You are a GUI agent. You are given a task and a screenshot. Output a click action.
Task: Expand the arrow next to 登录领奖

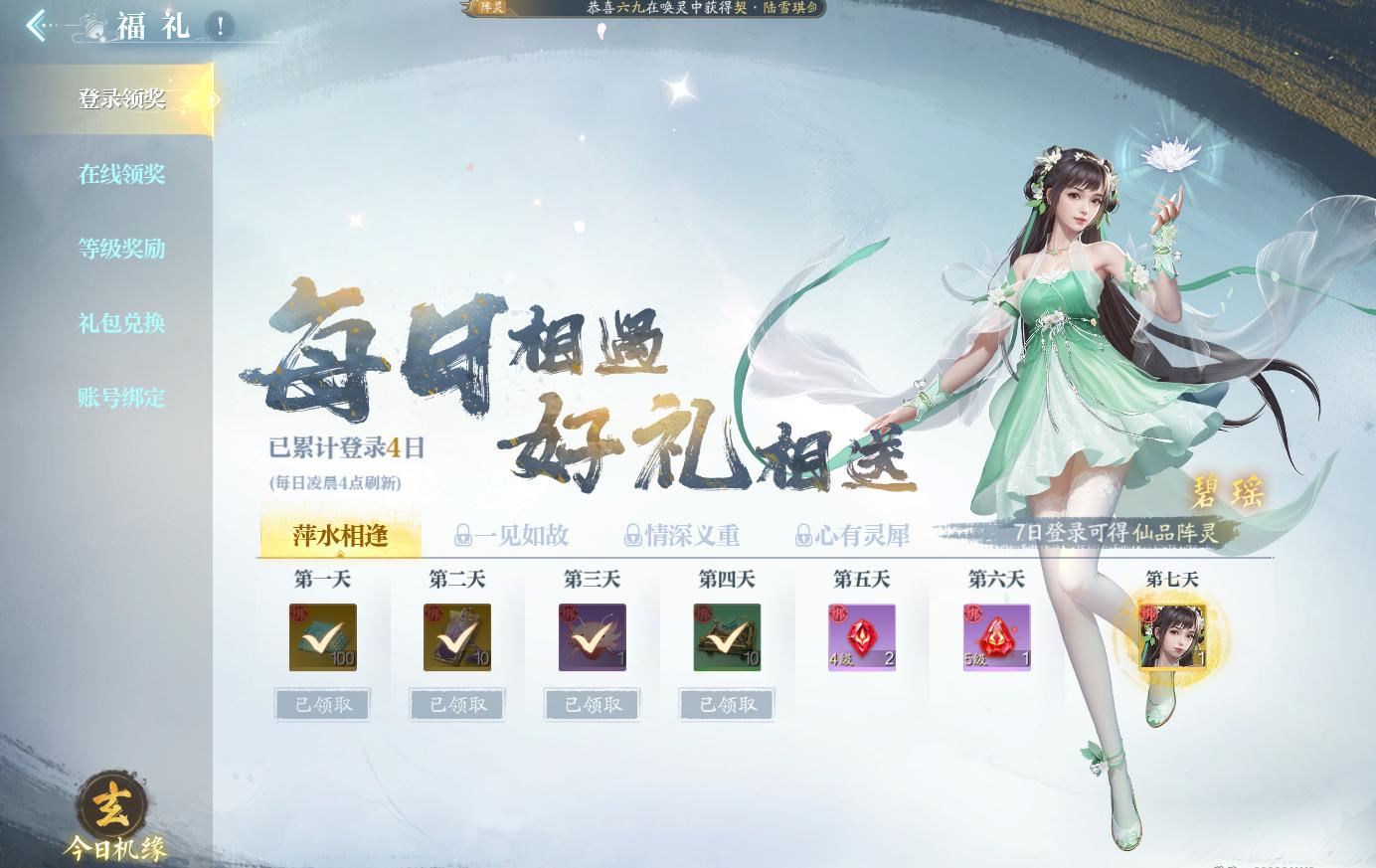(x=215, y=99)
